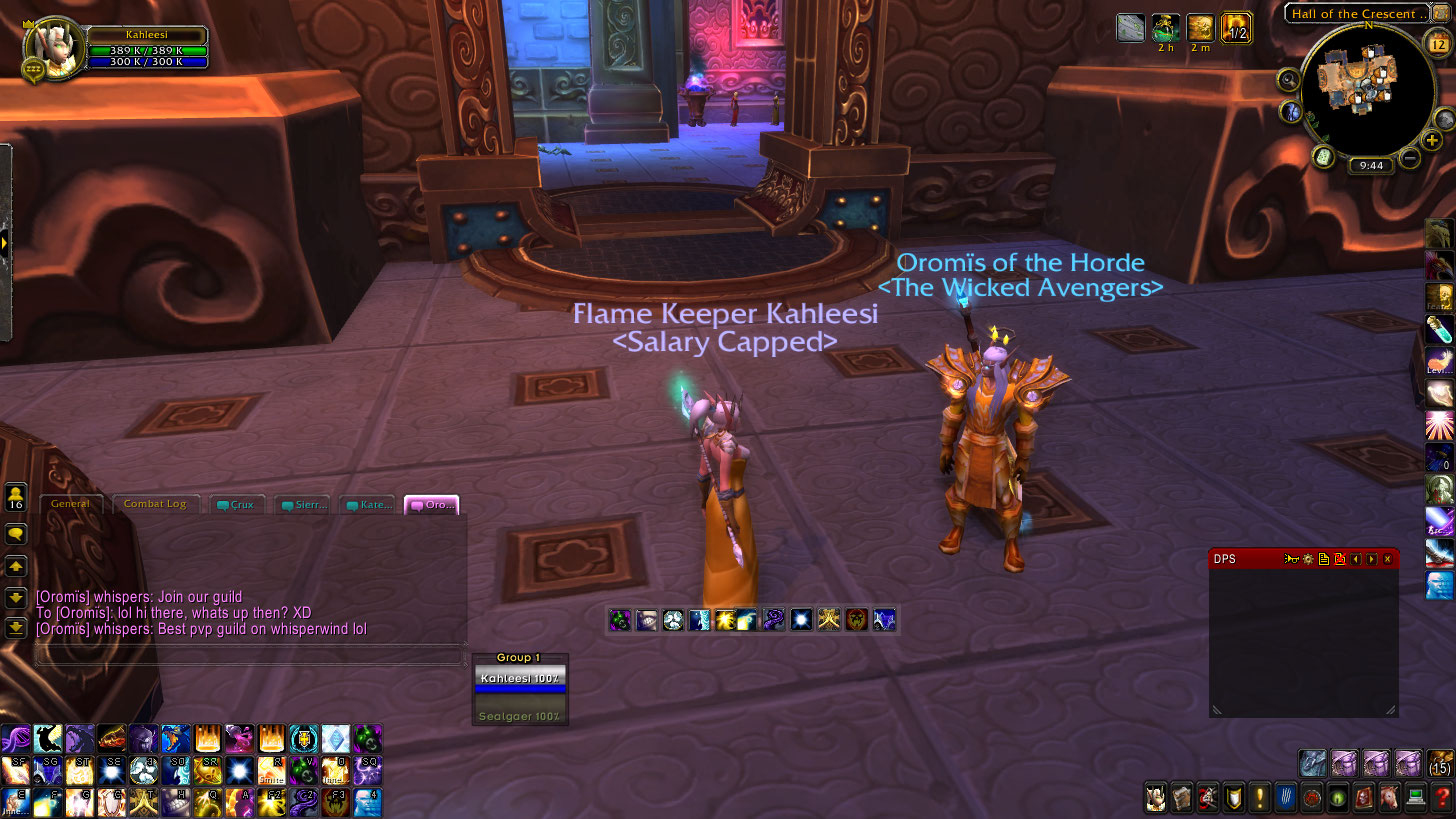Switch to the General chat tab
This screenshot has width=1456, height=819.
(x=71, y=504)
